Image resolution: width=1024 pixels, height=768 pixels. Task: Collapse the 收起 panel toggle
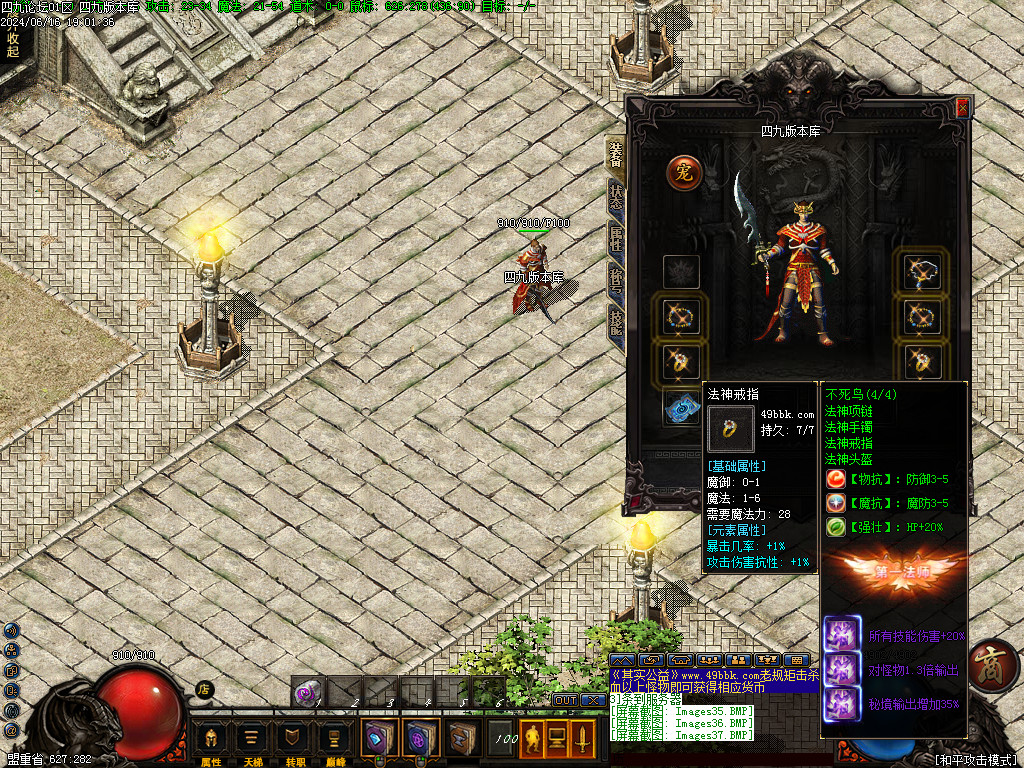point(13,44)
